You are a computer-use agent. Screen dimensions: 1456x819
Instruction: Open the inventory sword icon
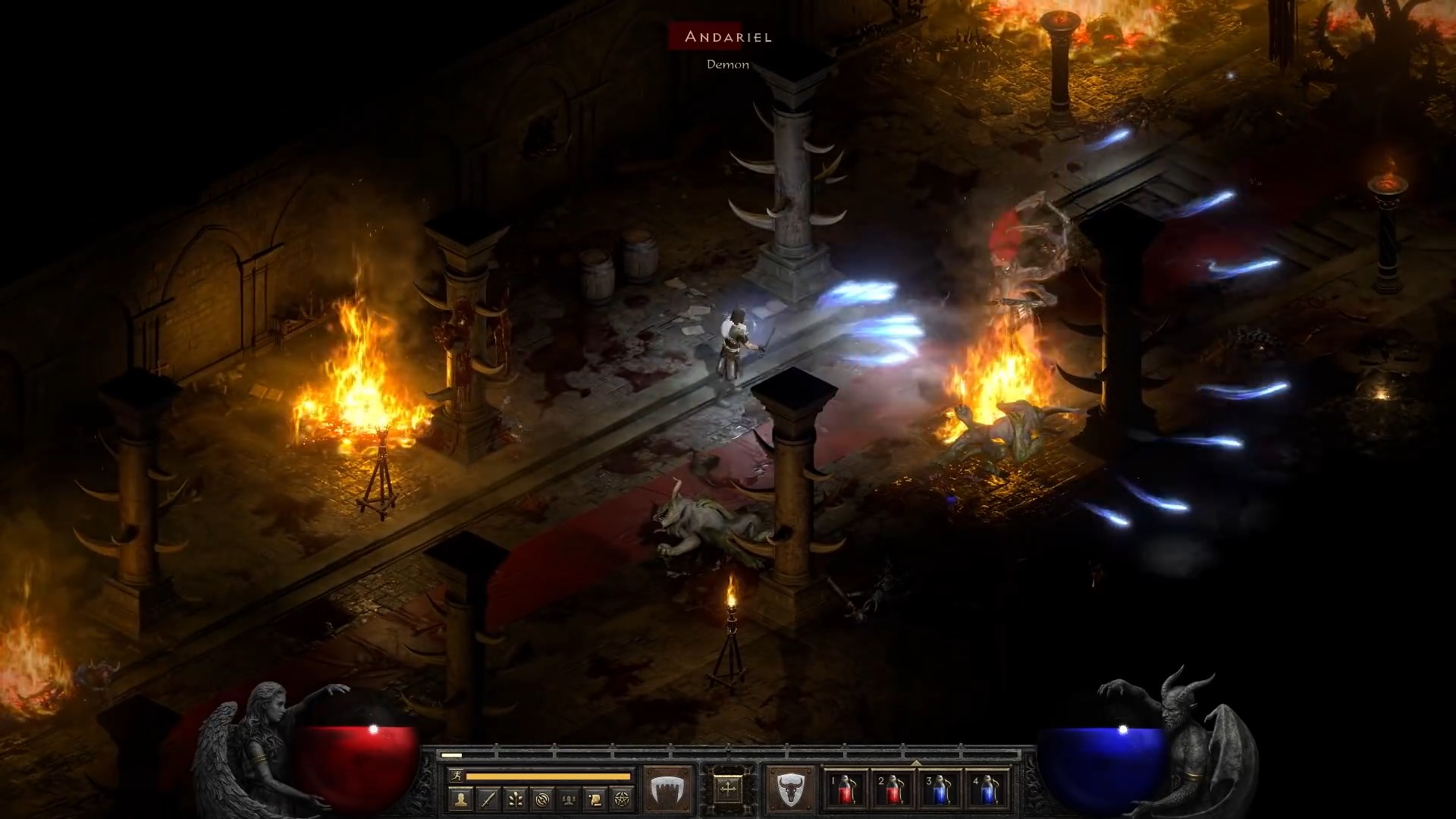point(487,799)
